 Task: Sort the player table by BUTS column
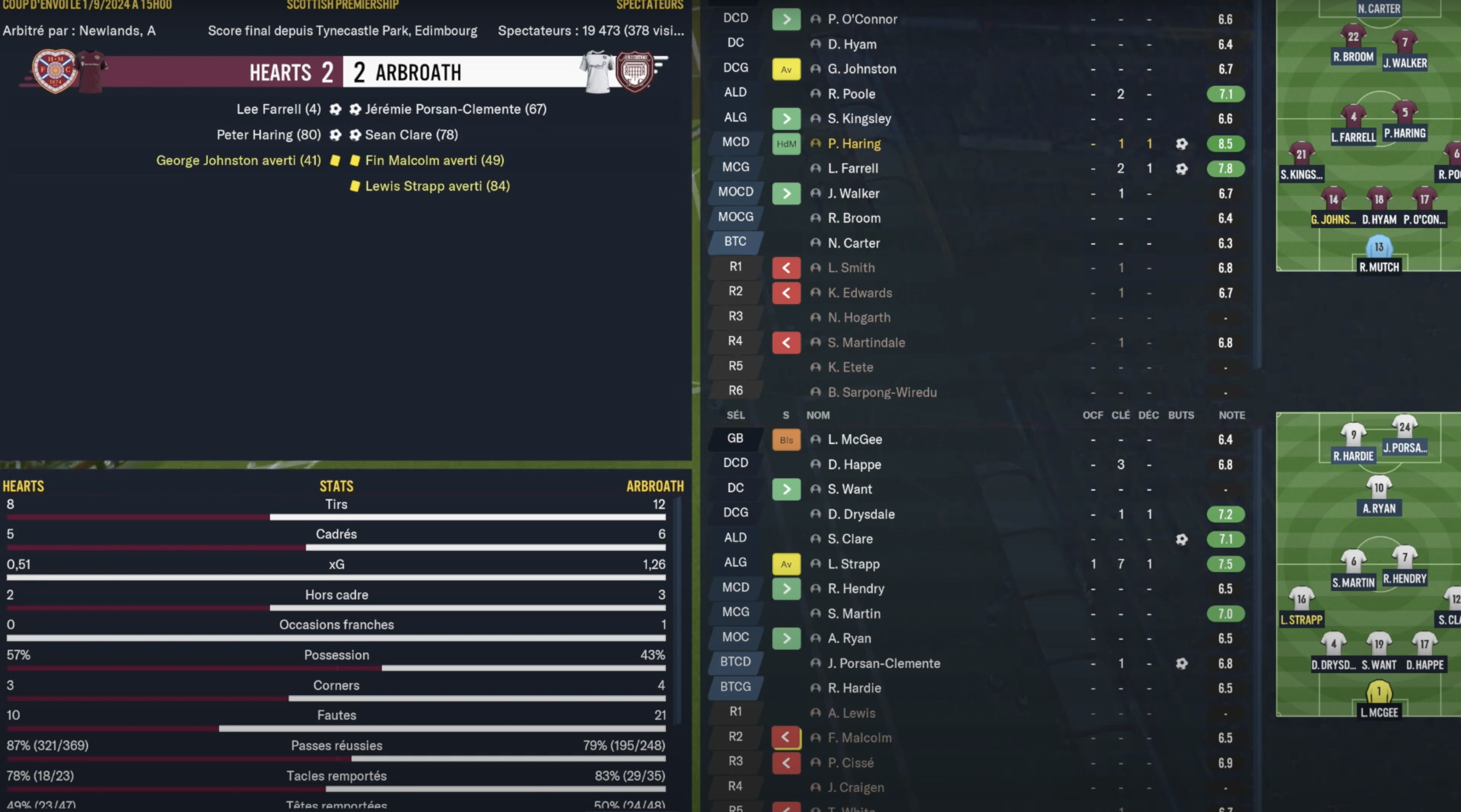(x=1181, y=415)
